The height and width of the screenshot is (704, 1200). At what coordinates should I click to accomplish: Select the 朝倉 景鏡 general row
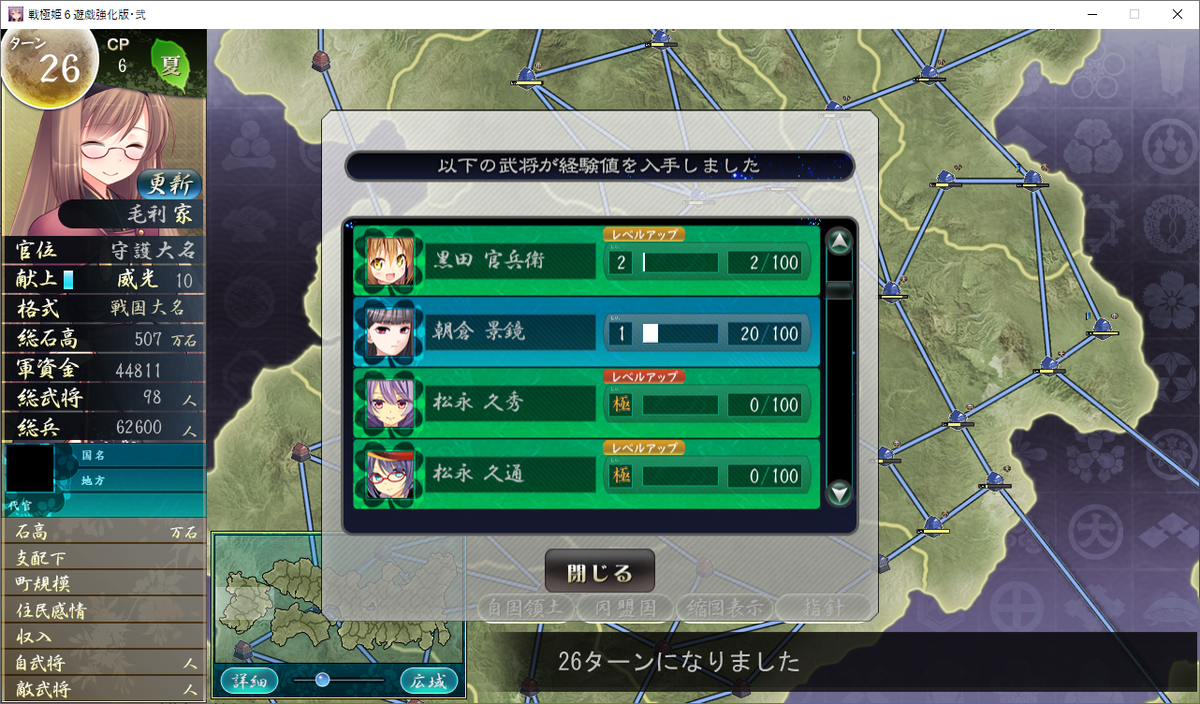click(586, 332)
